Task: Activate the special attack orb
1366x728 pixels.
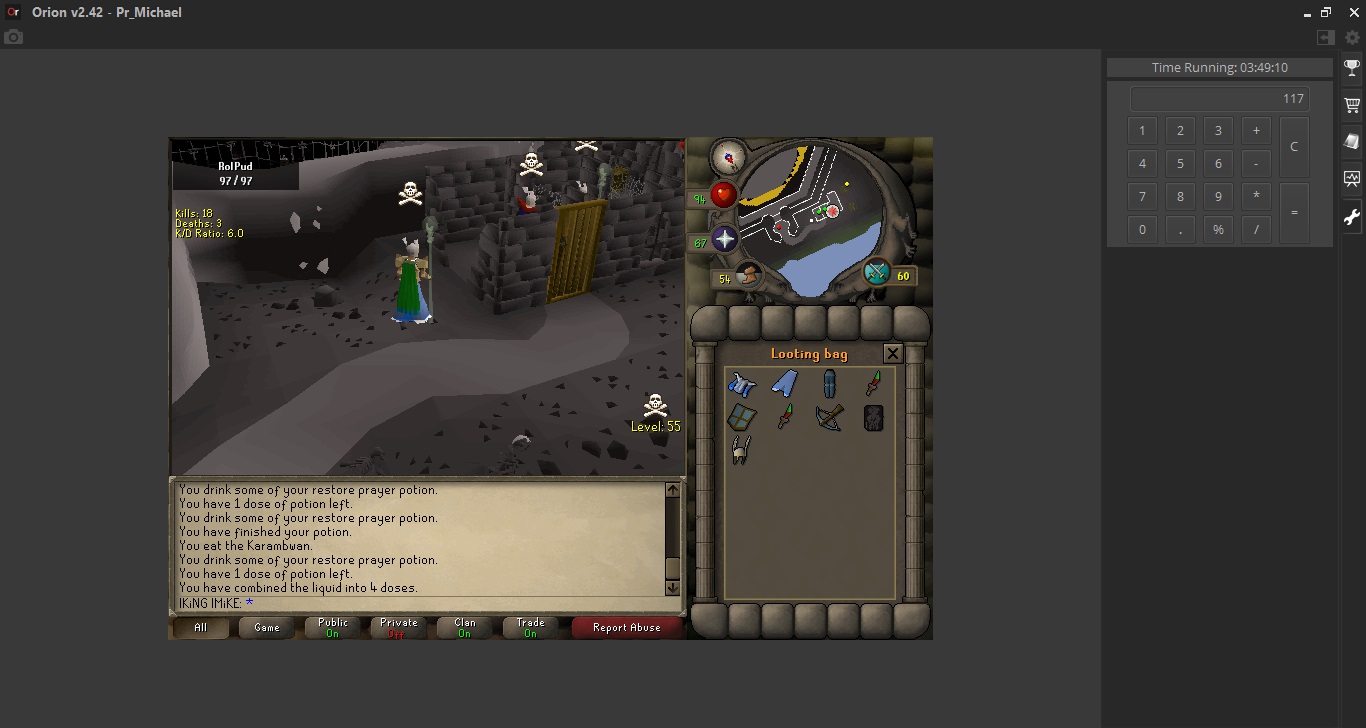Action: click(877, 272)
